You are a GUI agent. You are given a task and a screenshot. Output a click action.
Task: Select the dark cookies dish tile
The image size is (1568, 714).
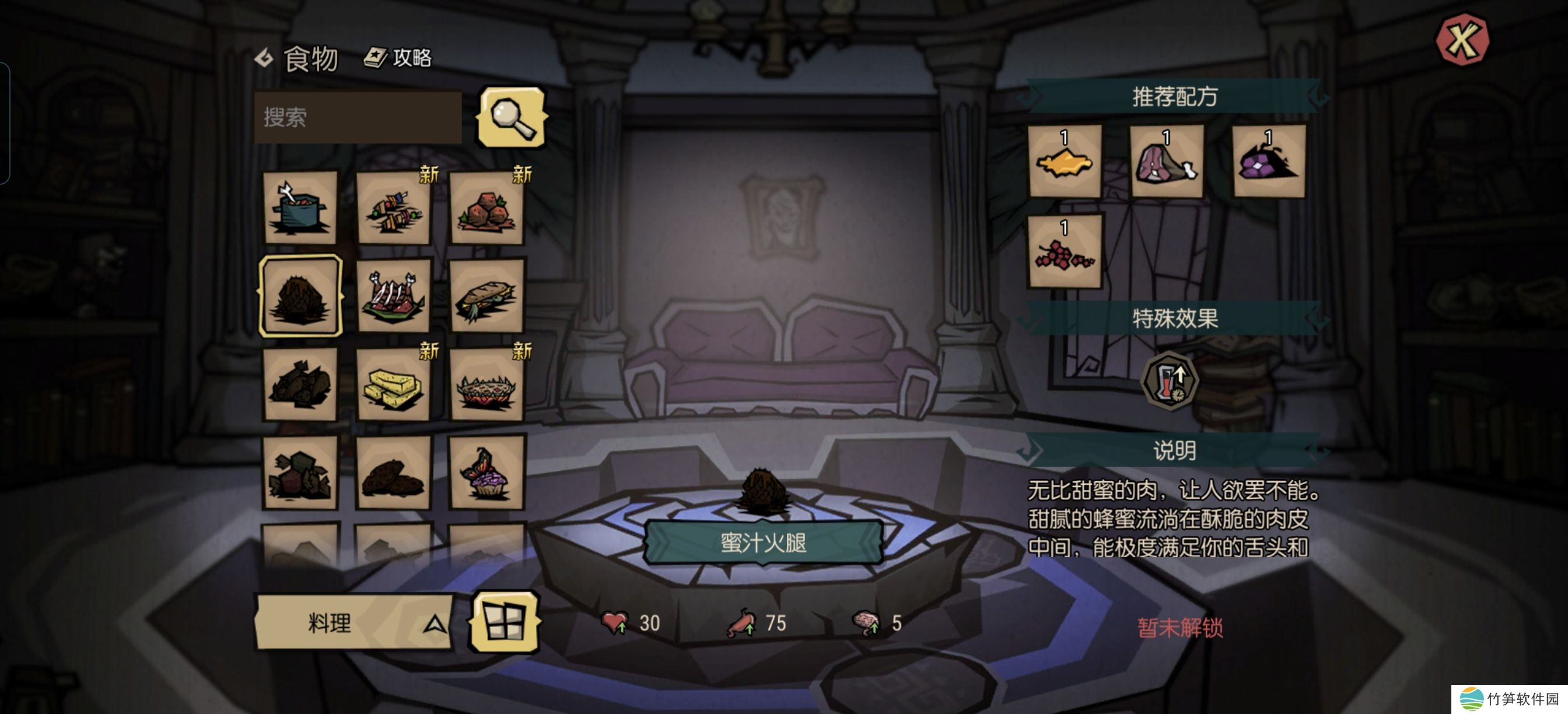[x=393, y=473]
